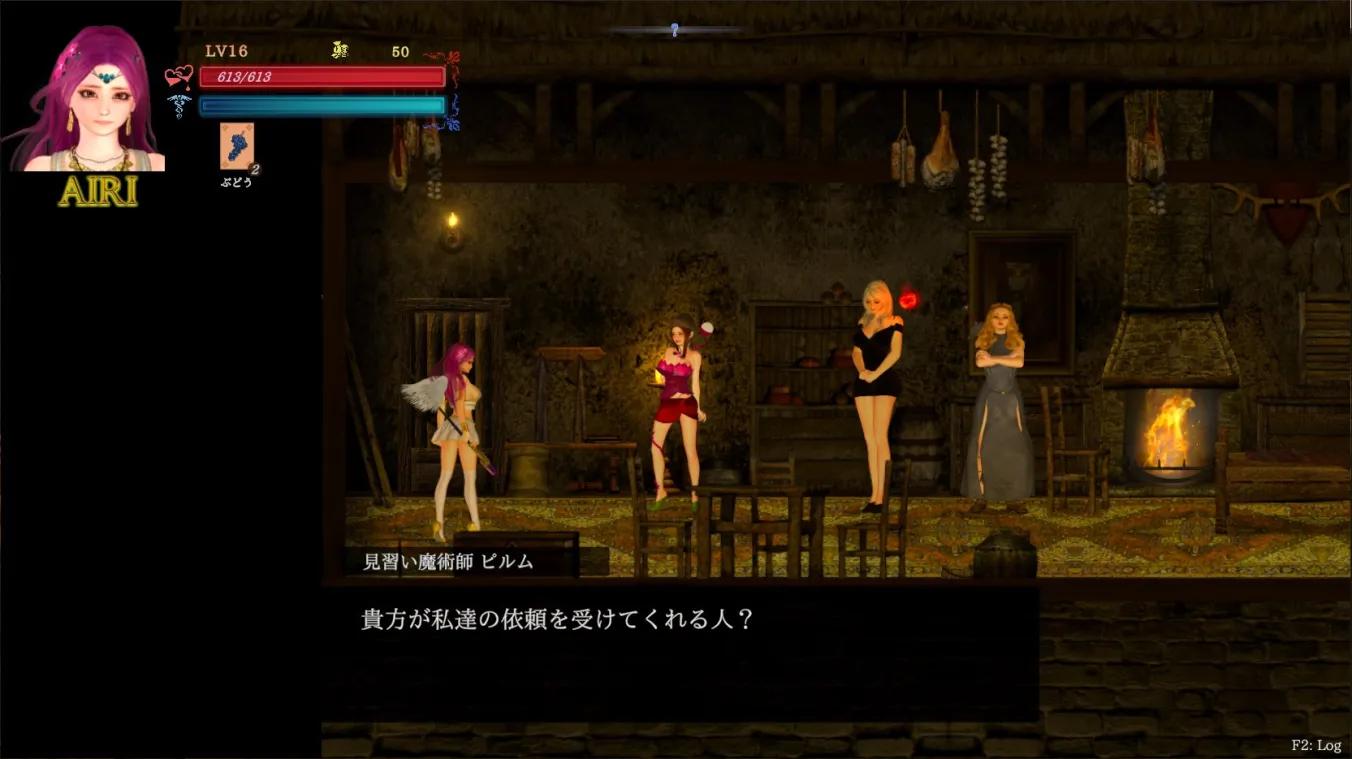Click the AIRI character portrait
The width and height of the screenshot is (1352, 759).
(85, 95)
